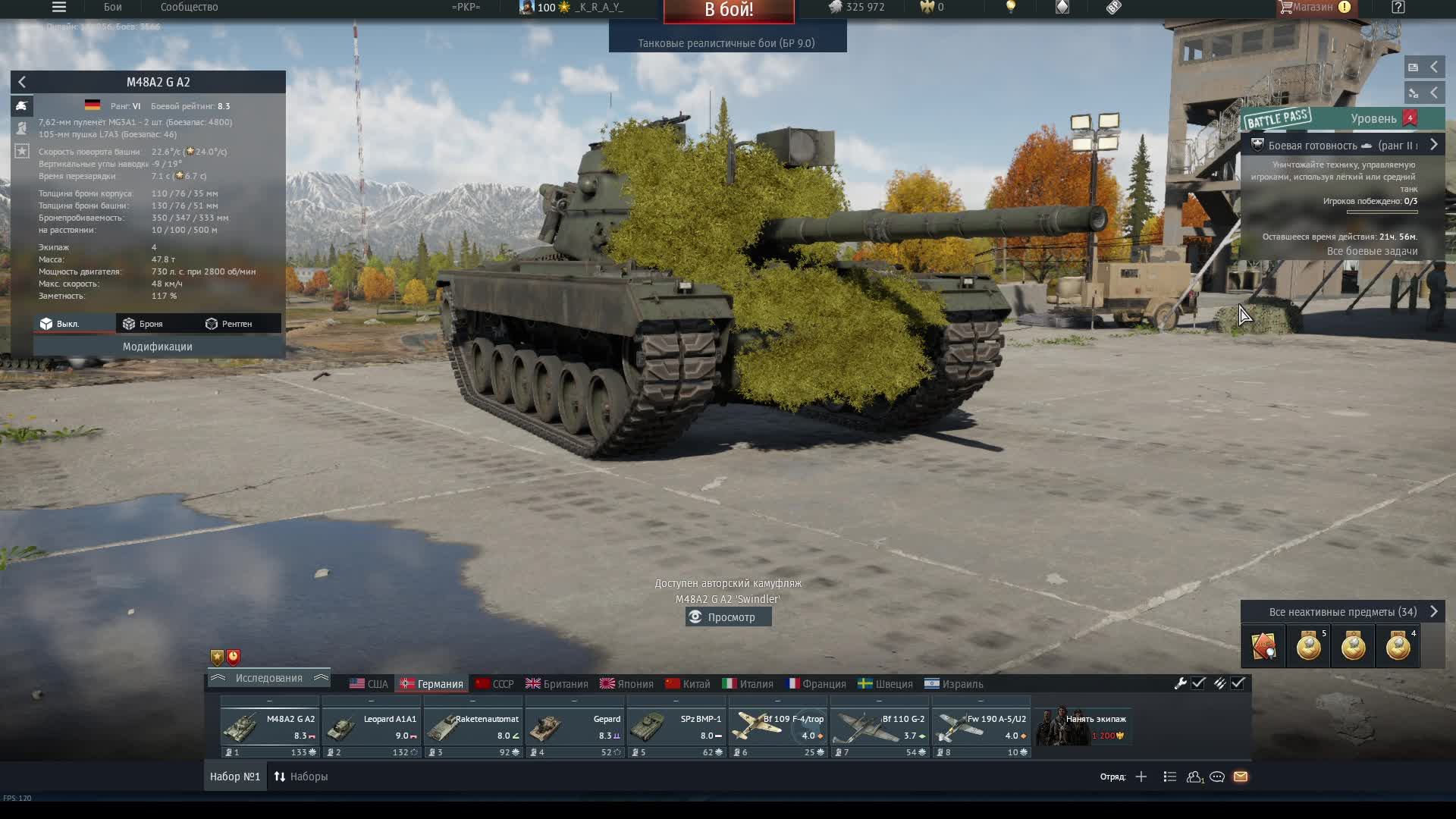Toggle the checkmark filter beside the wrench icon

(1198, 683)
